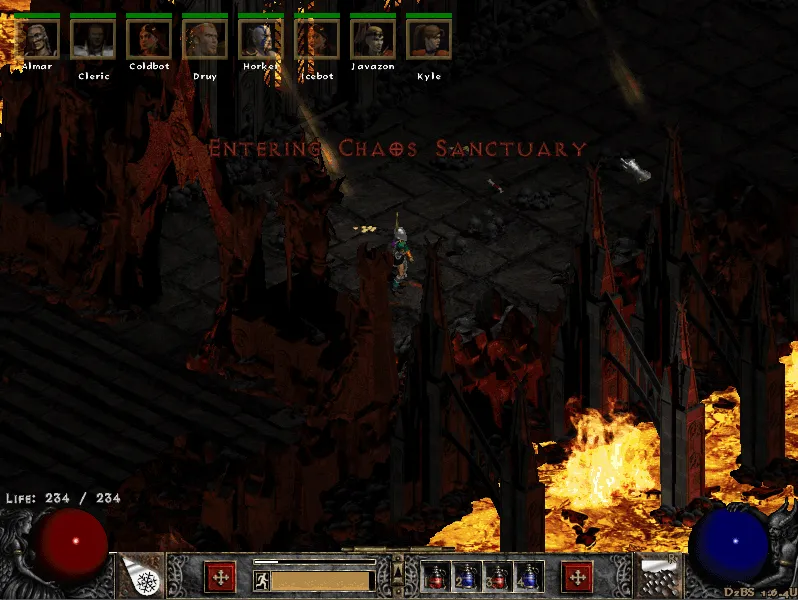
Task: Click Kyle's party portrait
Action: tap(429, 39)
